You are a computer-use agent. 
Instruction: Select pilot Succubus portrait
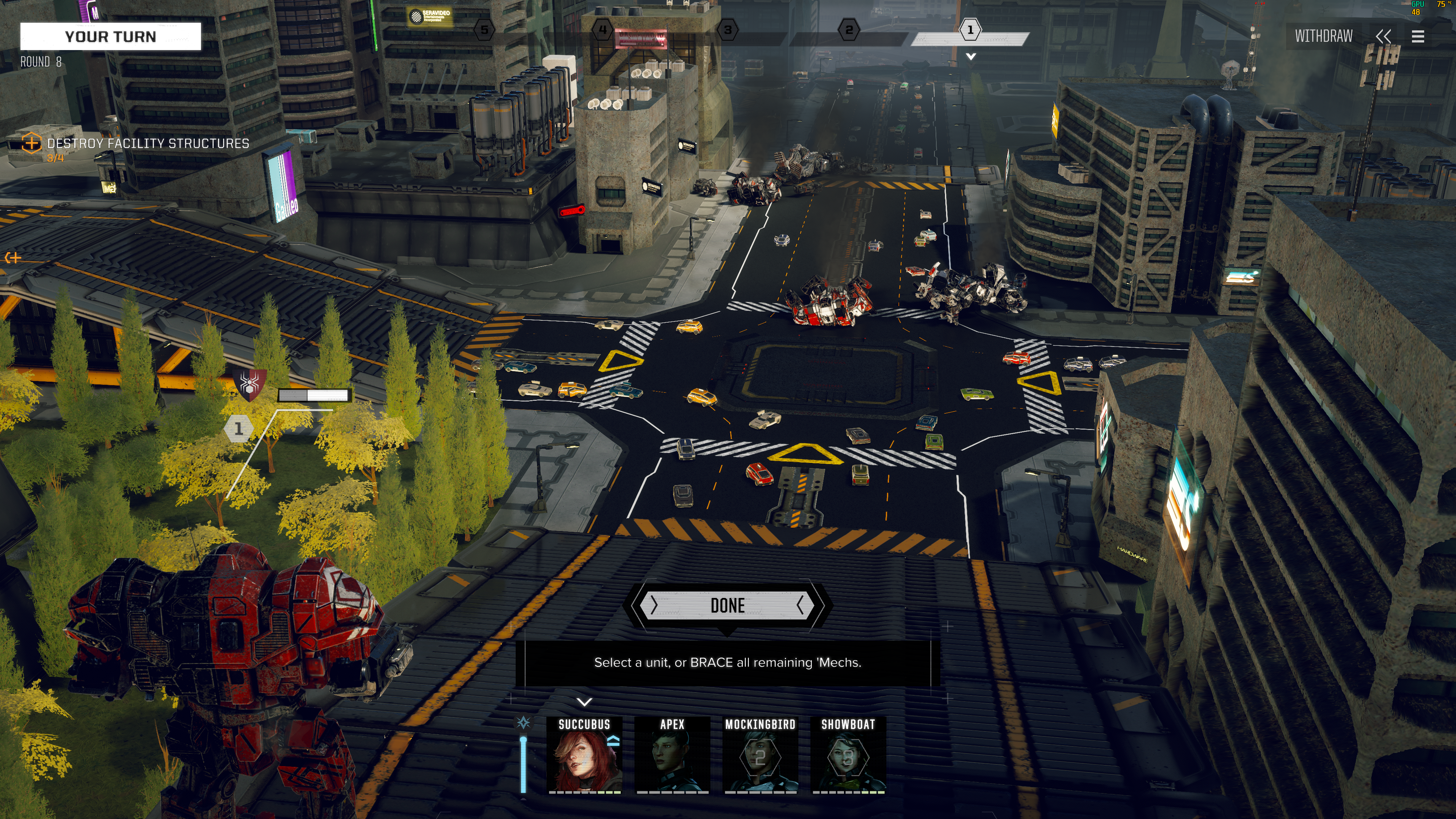[x=584, y=754]
